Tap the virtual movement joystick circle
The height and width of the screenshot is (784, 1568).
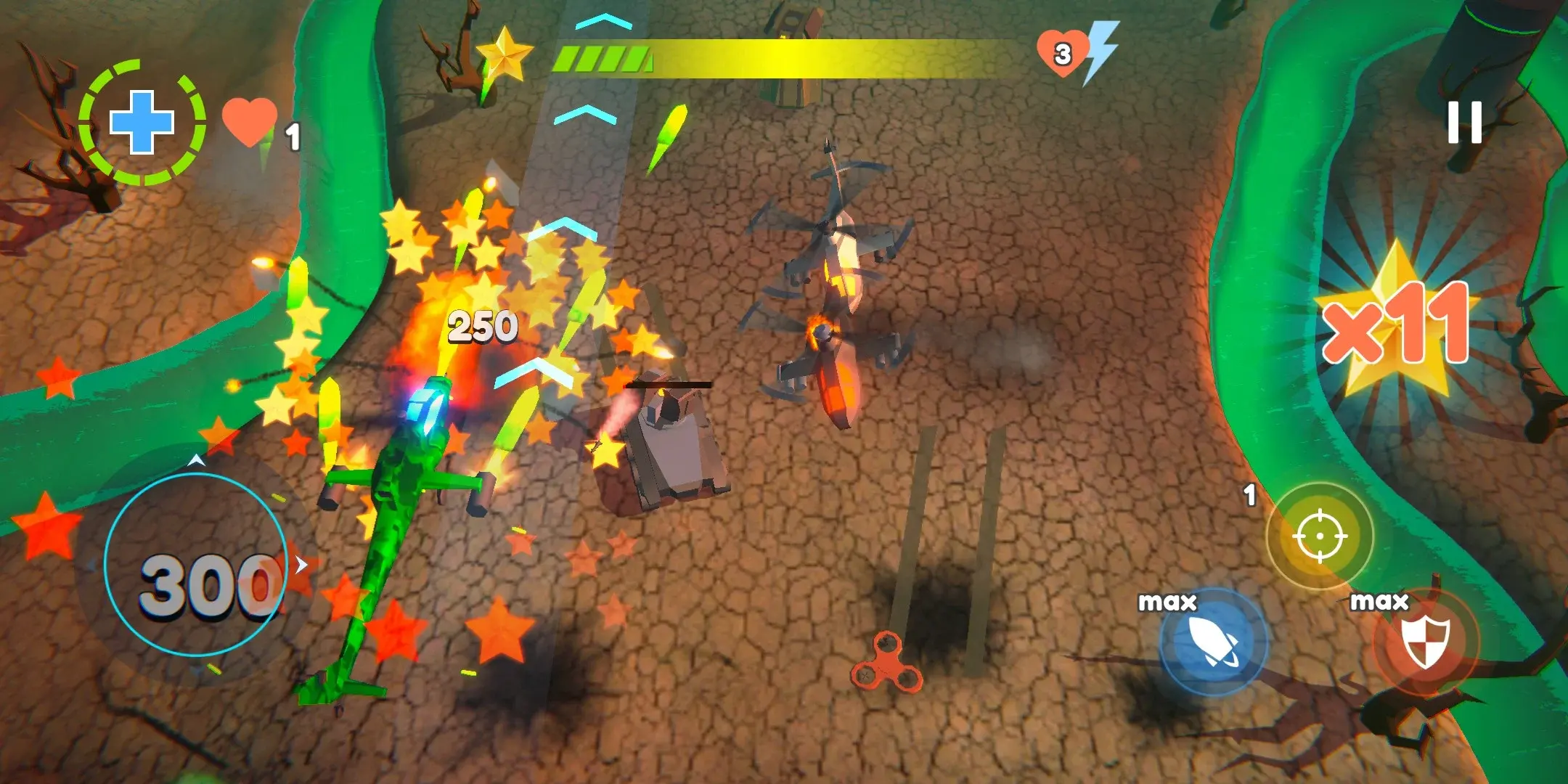196,565
